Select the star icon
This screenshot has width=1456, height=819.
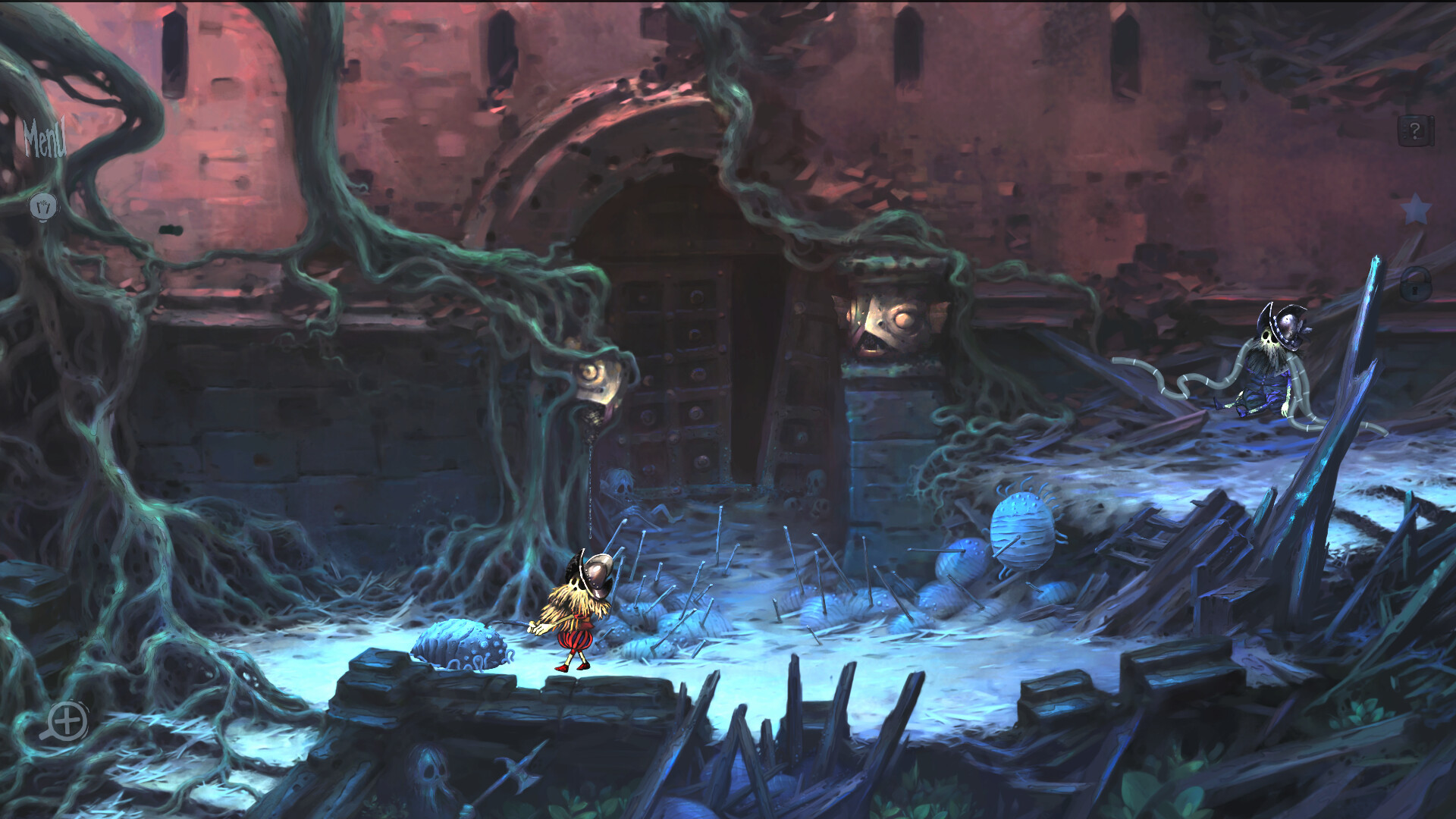point(1415,209)
